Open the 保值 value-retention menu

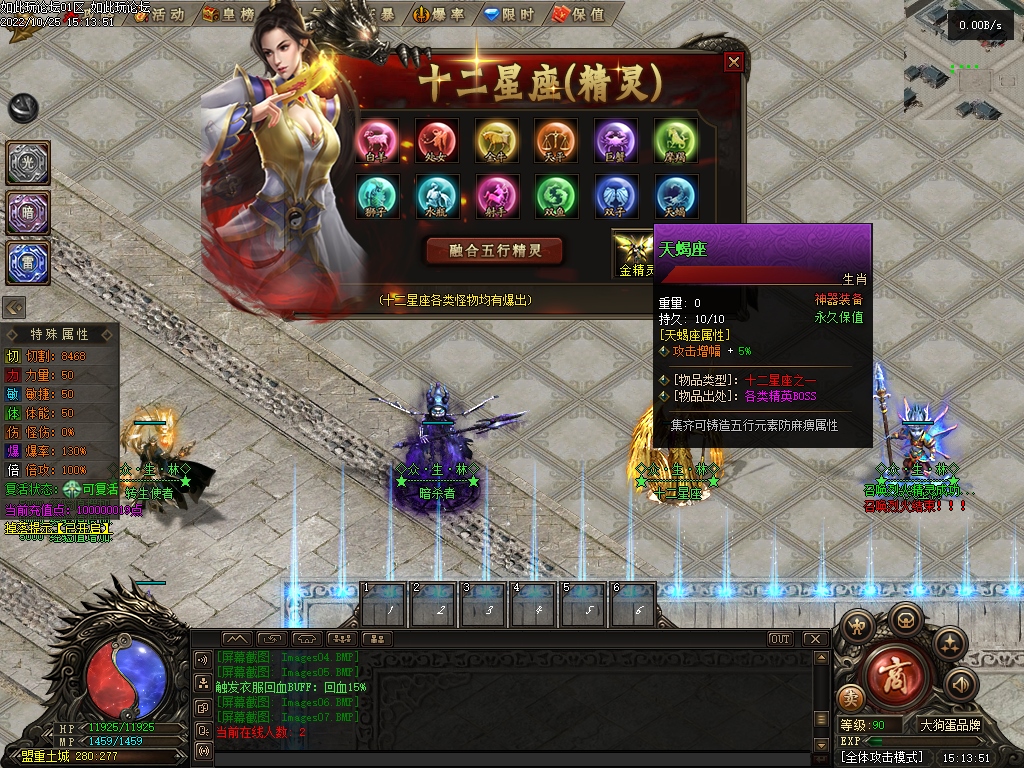[x=580, y=15]
